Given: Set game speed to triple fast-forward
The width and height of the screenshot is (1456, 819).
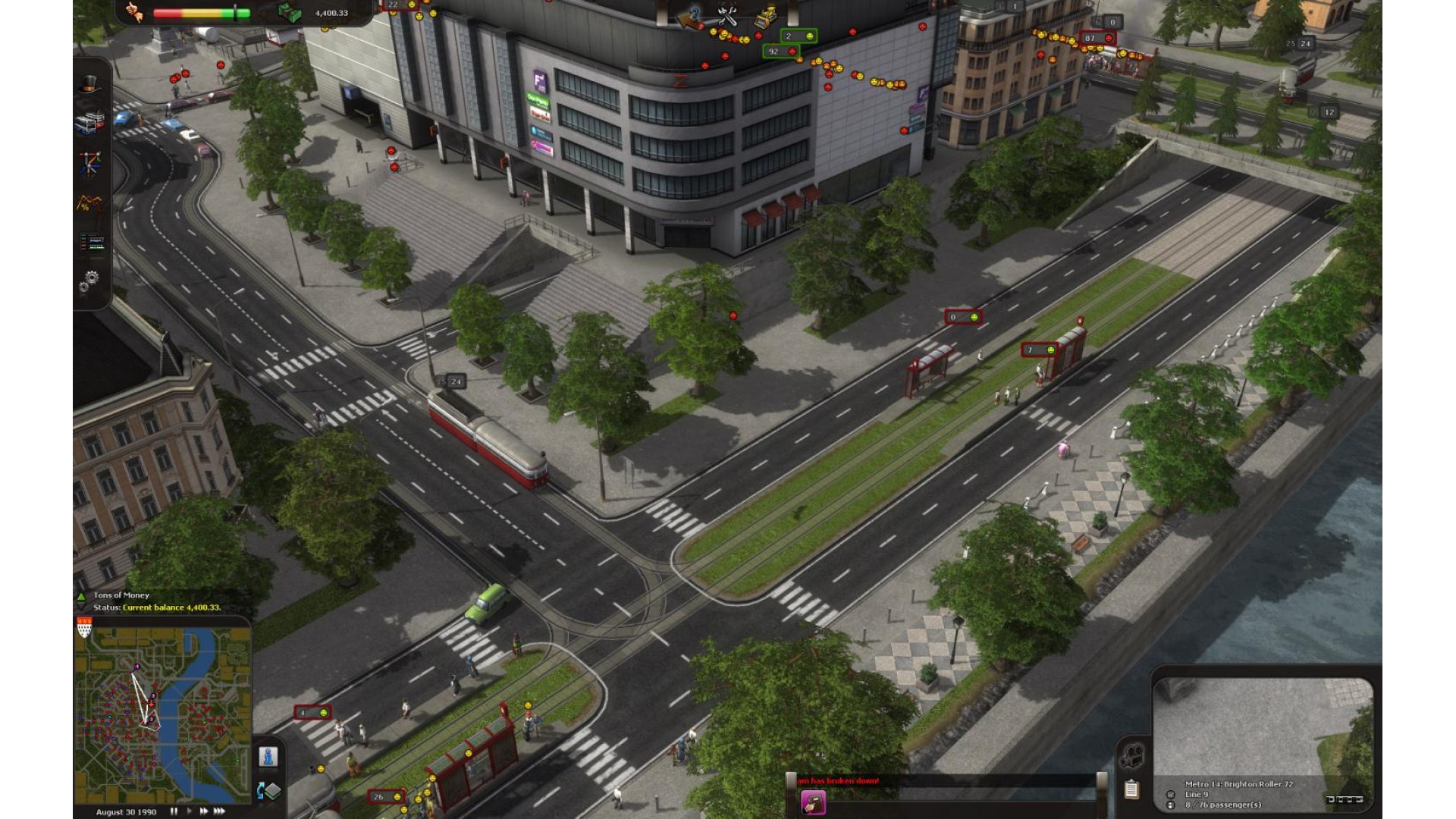Looking at the screenshot, I should [x=219, y=811].
